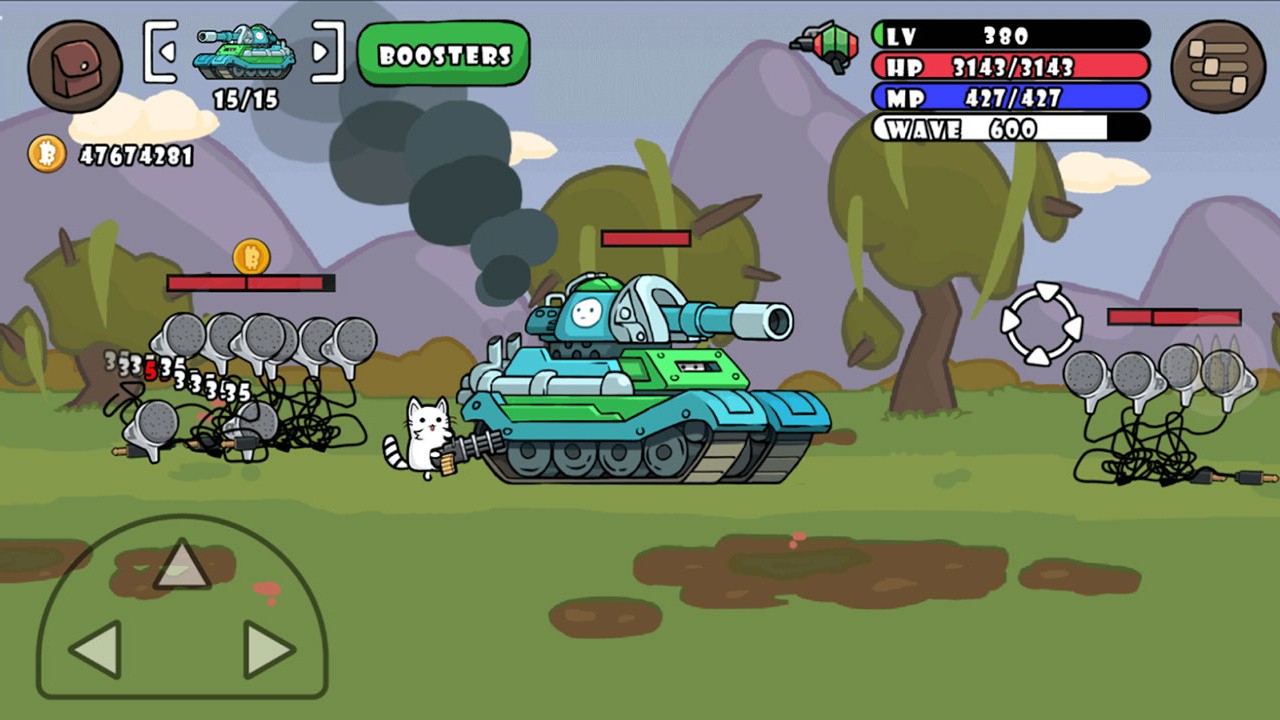This screenshot has width=1280, height=720.
Task: Jump with the up arrow
Action: click(x=182, y=565)
